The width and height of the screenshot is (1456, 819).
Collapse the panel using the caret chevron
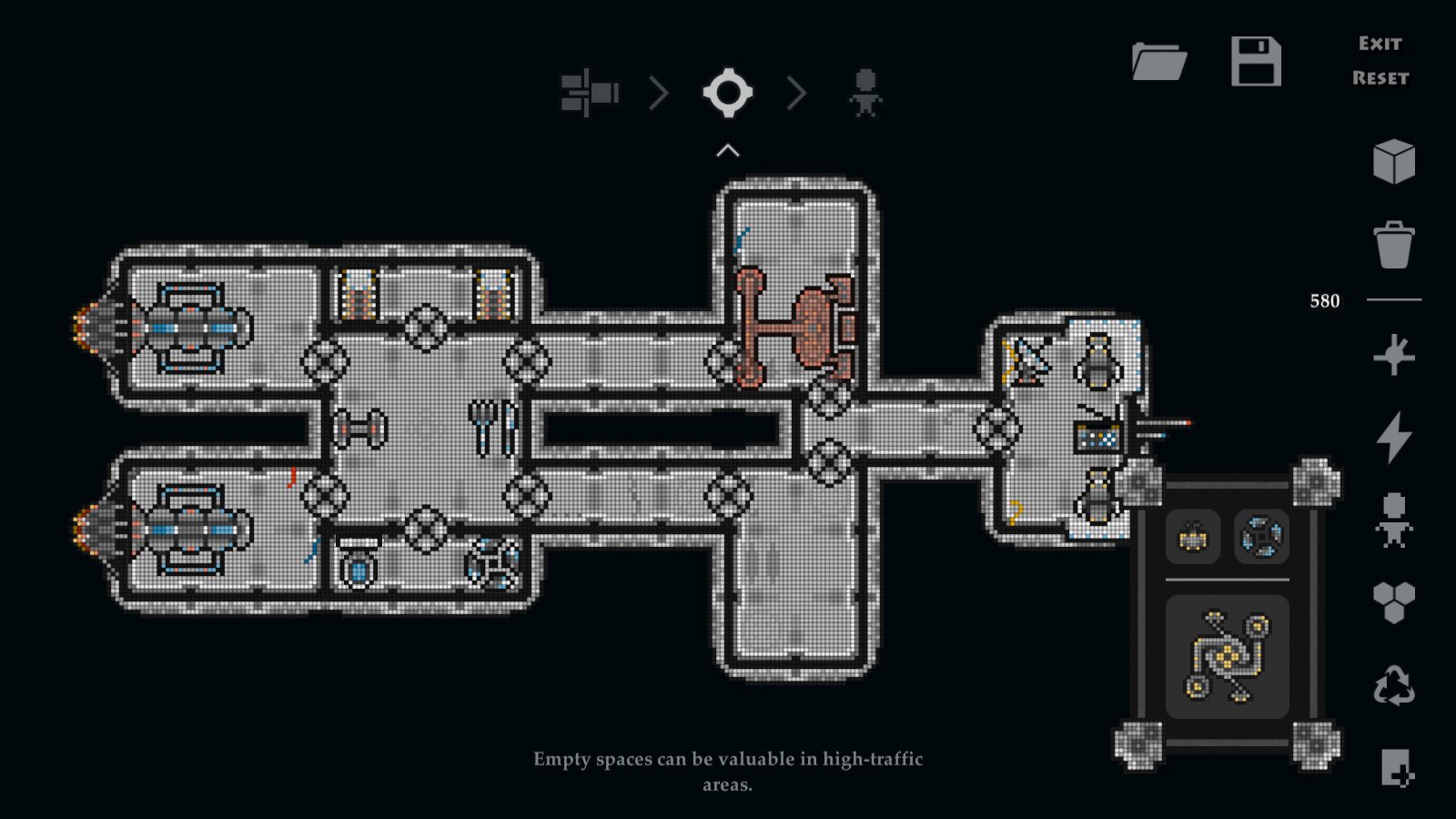[725, 148]
